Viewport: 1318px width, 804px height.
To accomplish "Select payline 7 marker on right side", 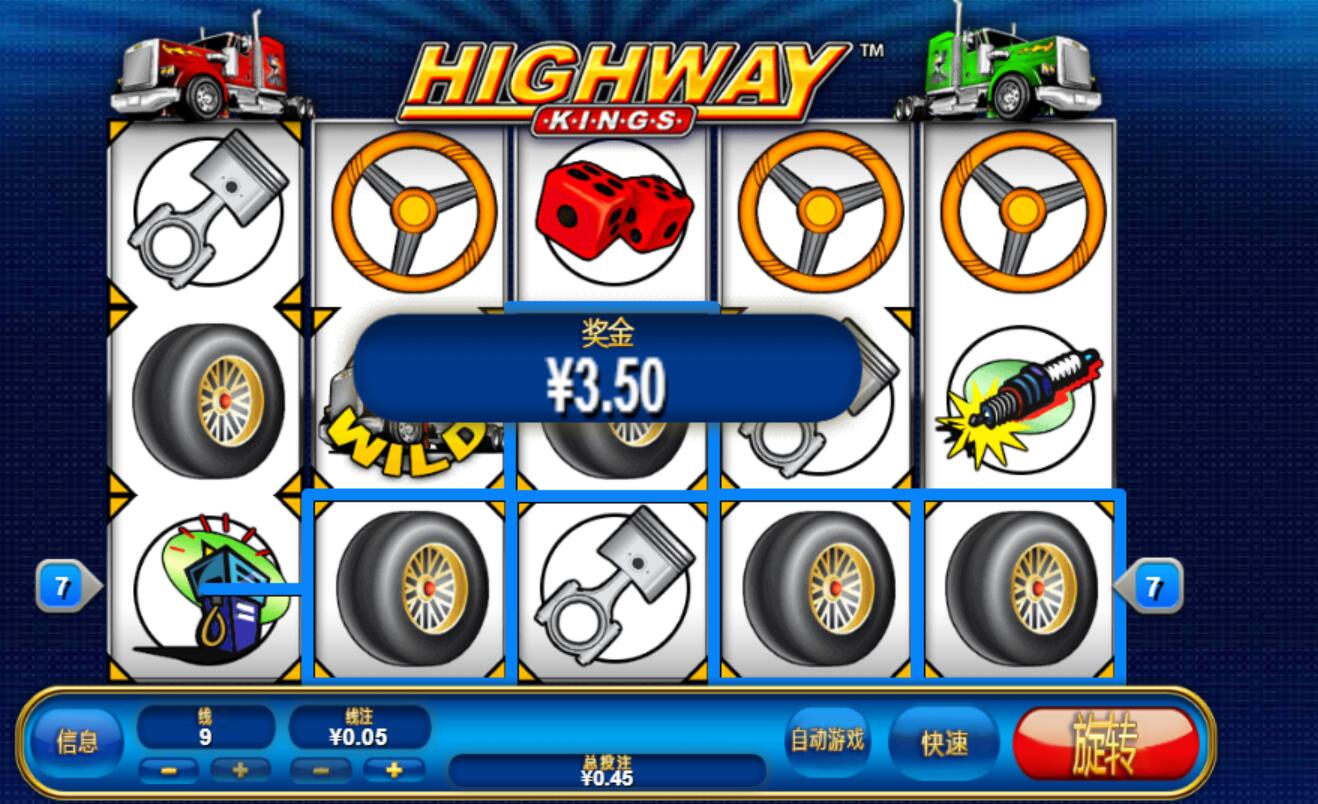I will pos(1153,587).
